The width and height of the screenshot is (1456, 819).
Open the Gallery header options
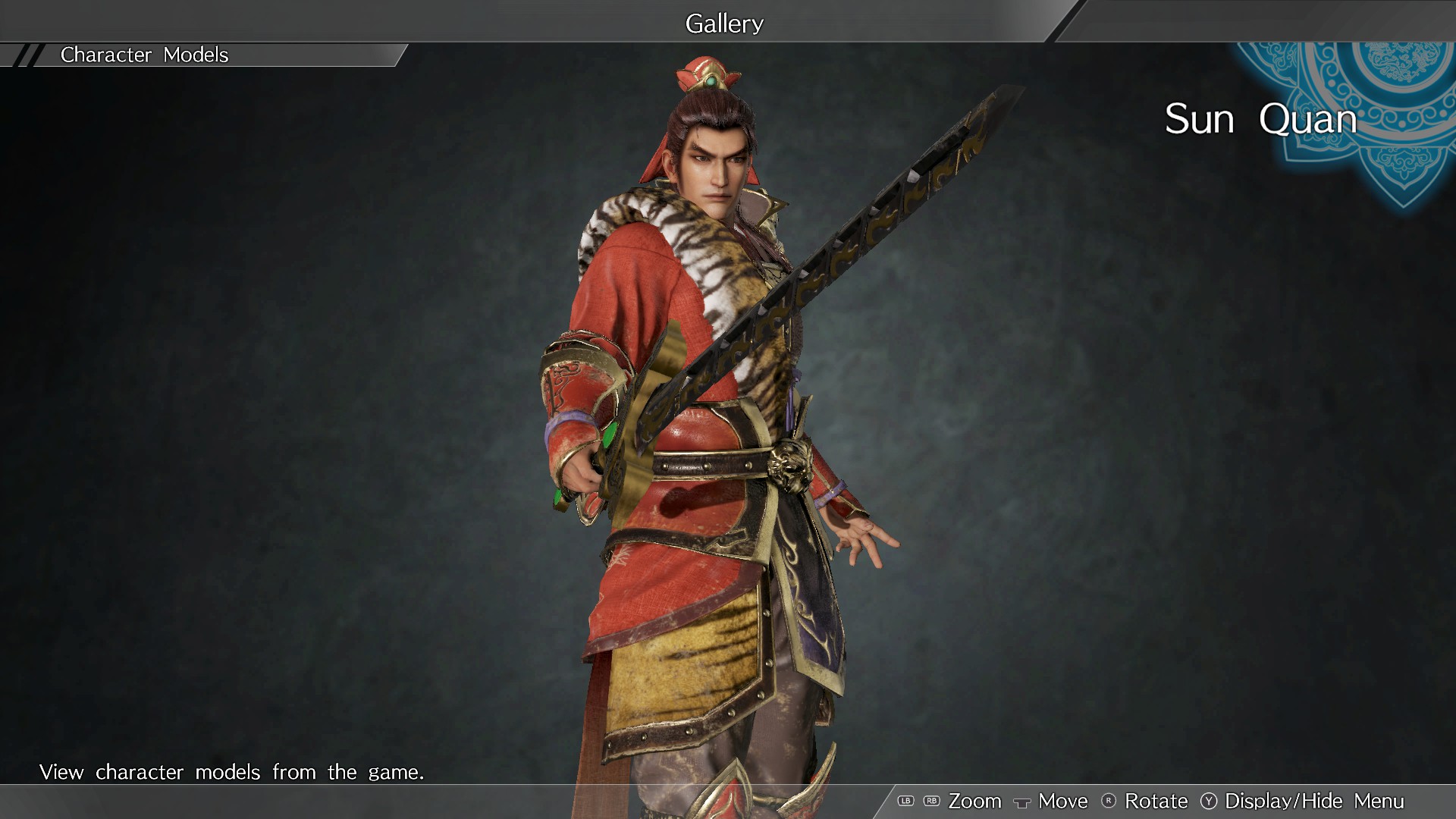(x=723, y=22)
